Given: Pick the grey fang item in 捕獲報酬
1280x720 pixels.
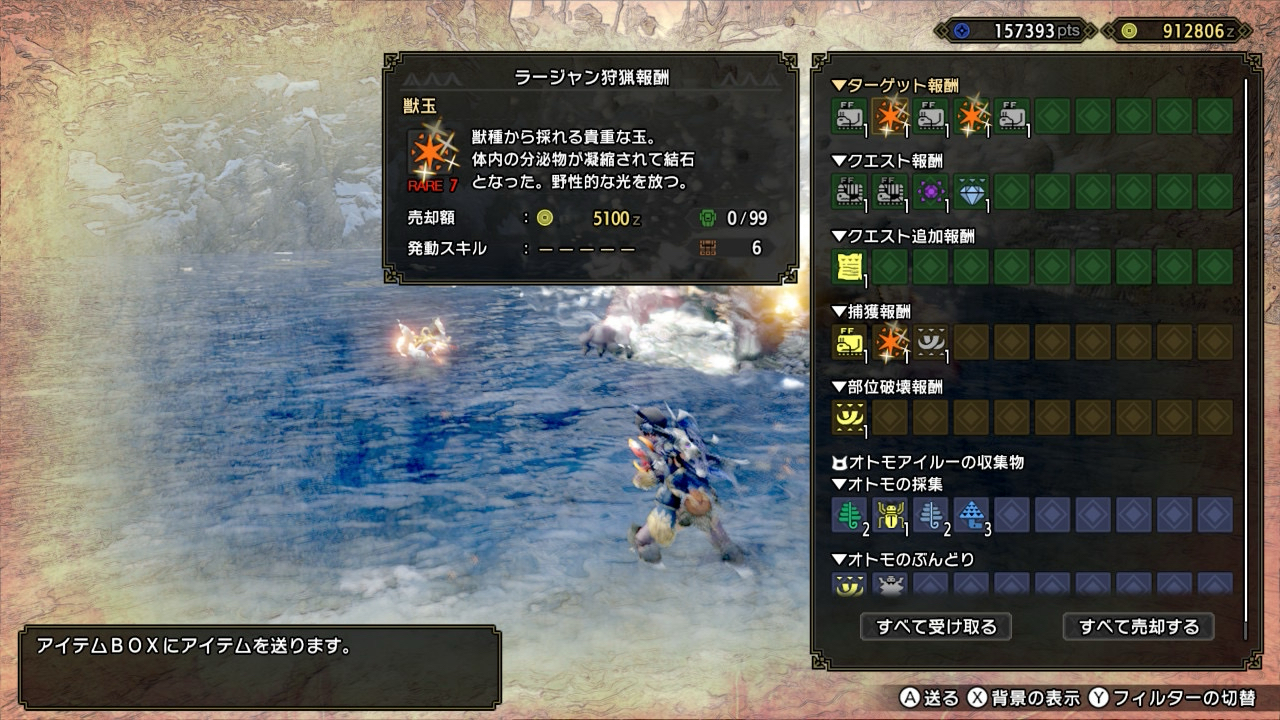Looking at the screenshot, I should 931,342.
